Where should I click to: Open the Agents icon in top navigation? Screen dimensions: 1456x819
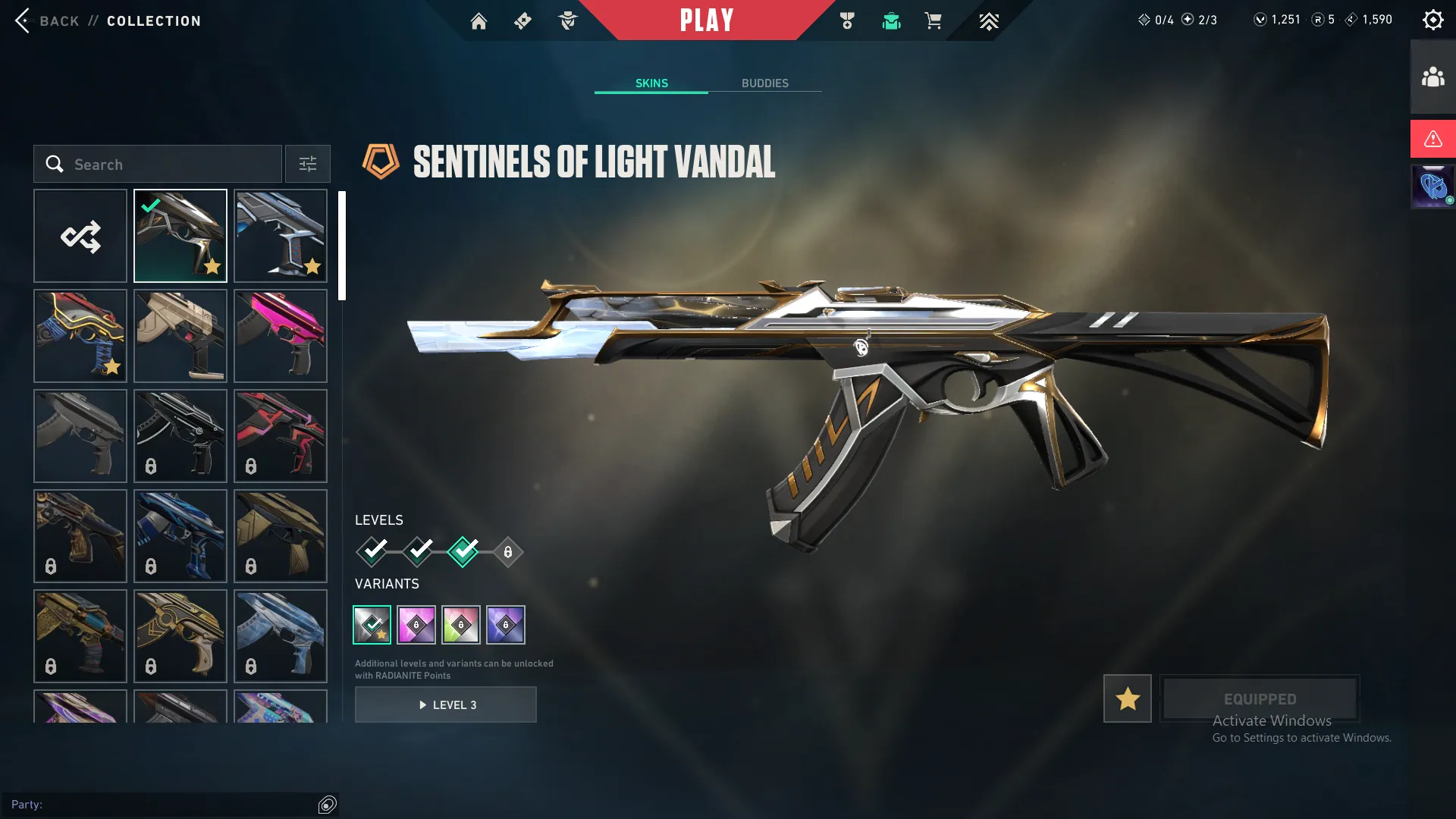pos(567,20)
